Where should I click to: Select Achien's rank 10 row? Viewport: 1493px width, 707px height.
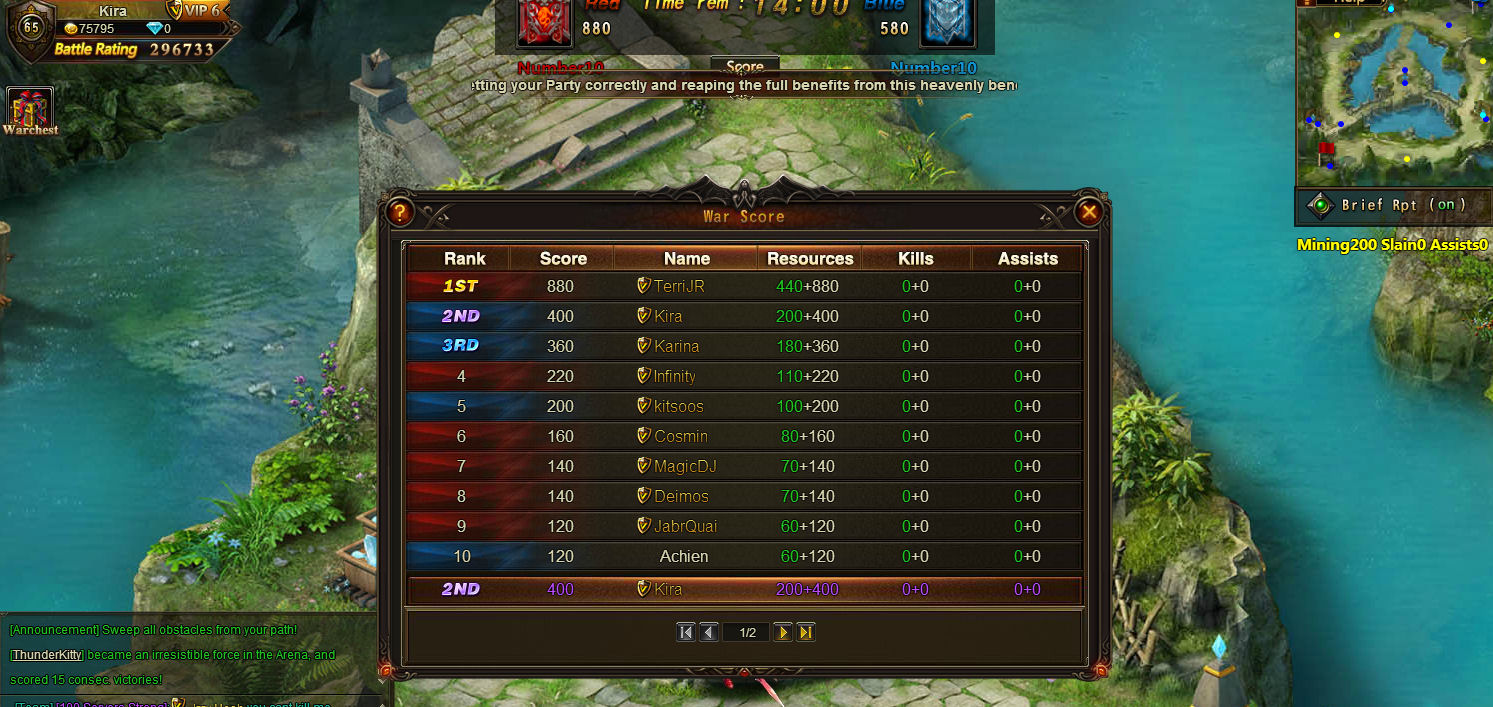tap(744, 556)
